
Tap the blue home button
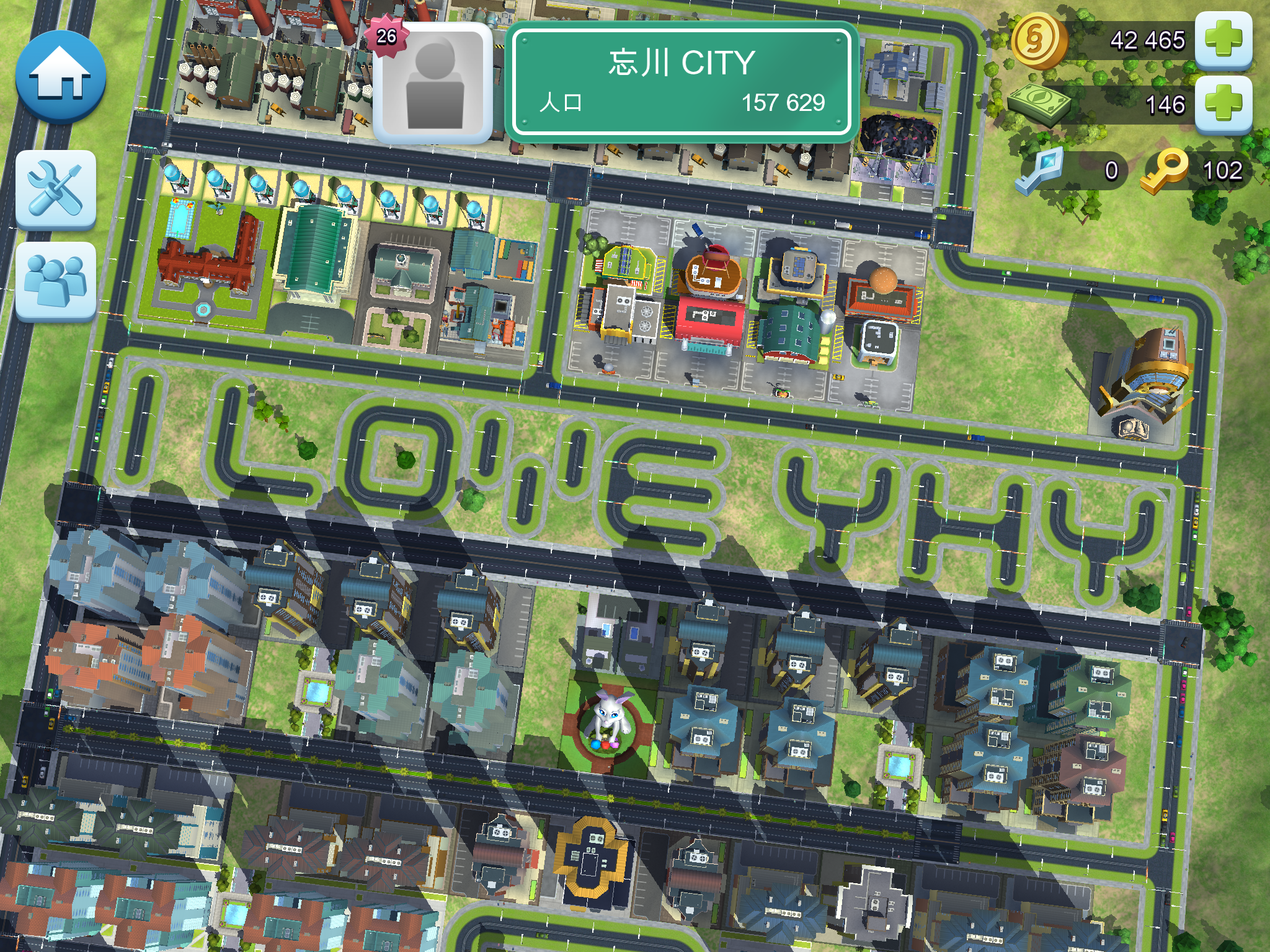[x=60, y=77]
